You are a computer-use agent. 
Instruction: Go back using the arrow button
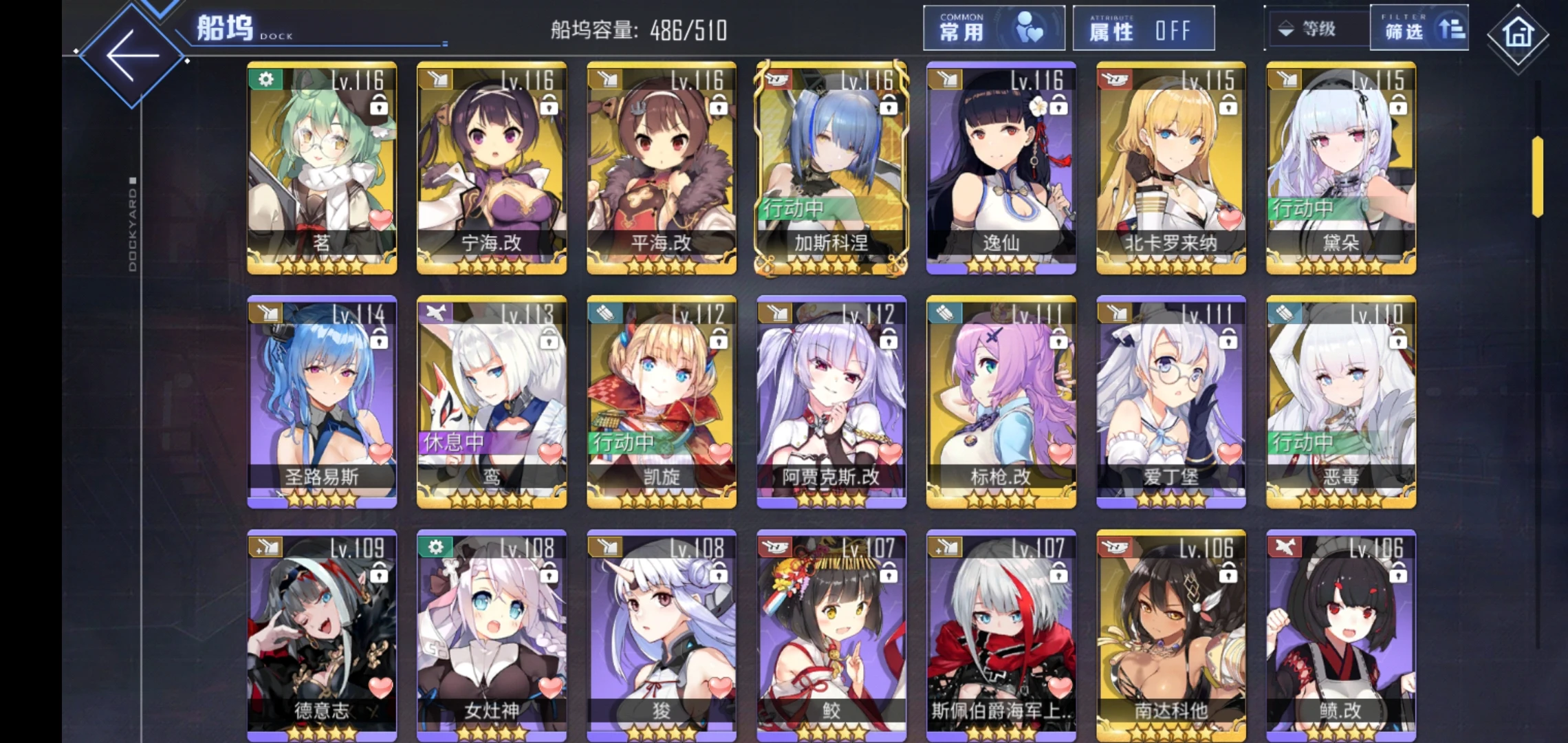click(x=131, y=56)
